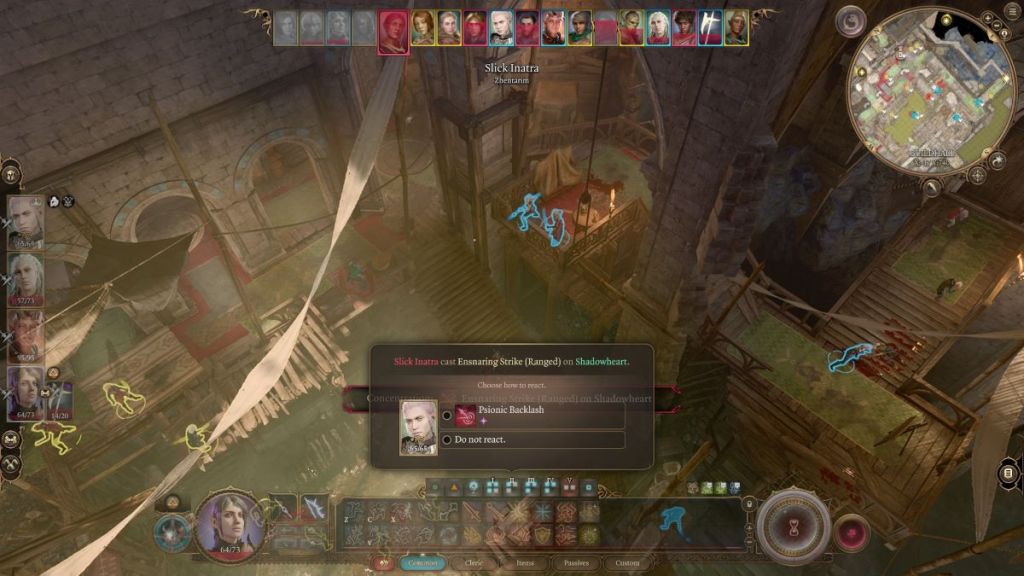Switch to the Passives tab
Image resolution: width=1024 pixels, height=576 pixels.
point(576,563)
